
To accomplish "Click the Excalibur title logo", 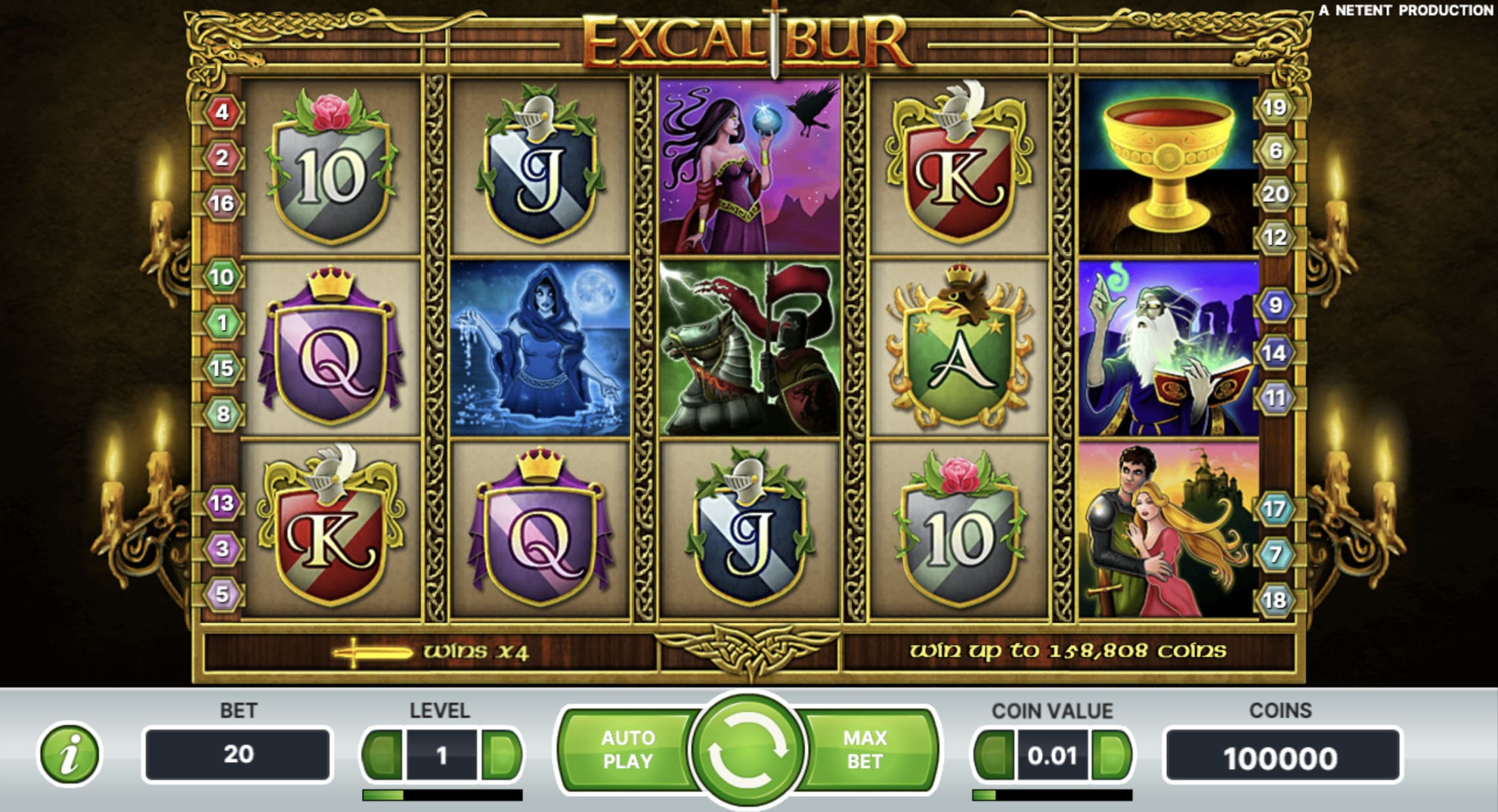I will click(x=749, y=43).
